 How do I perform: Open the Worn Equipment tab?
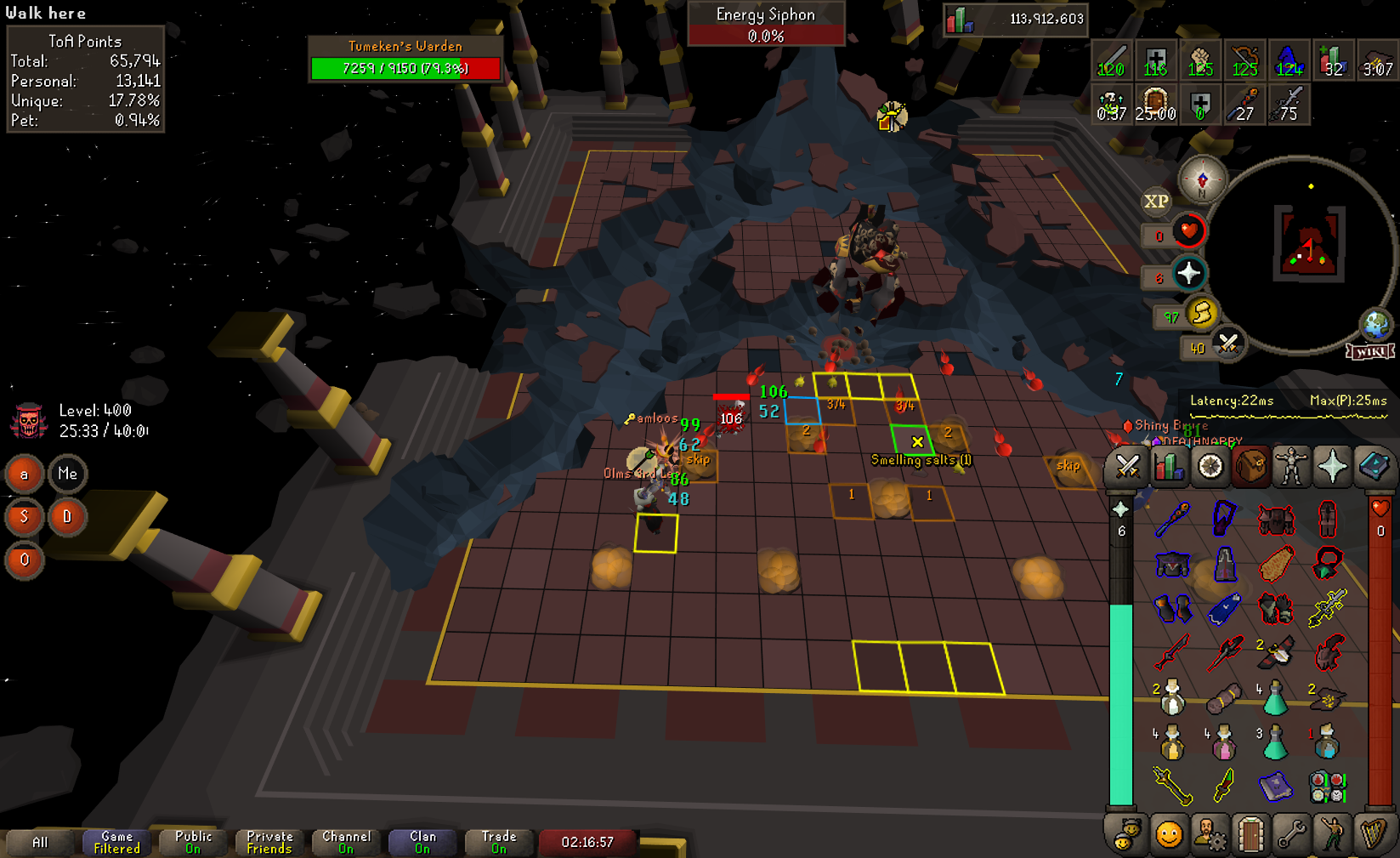(x=1291, y=467)
